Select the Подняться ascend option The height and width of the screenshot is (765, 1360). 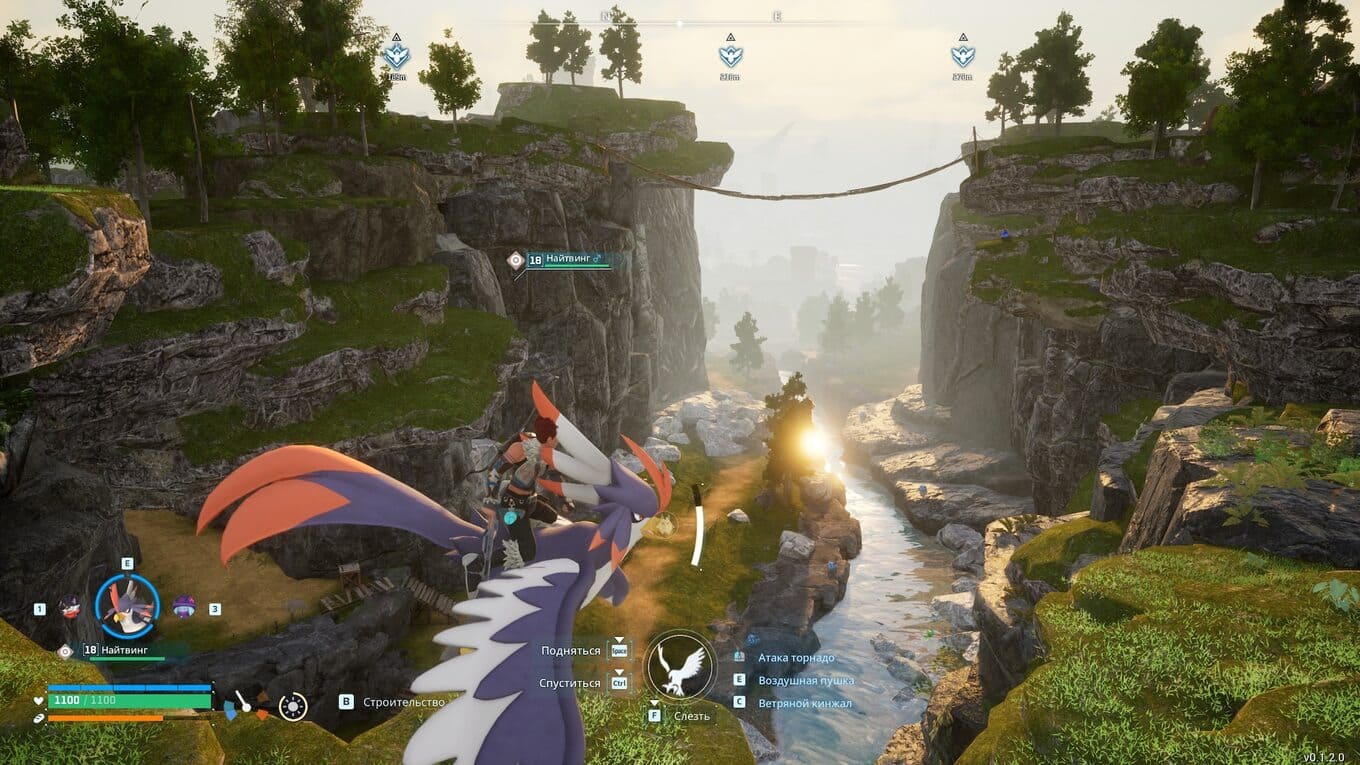click(571, 650)
